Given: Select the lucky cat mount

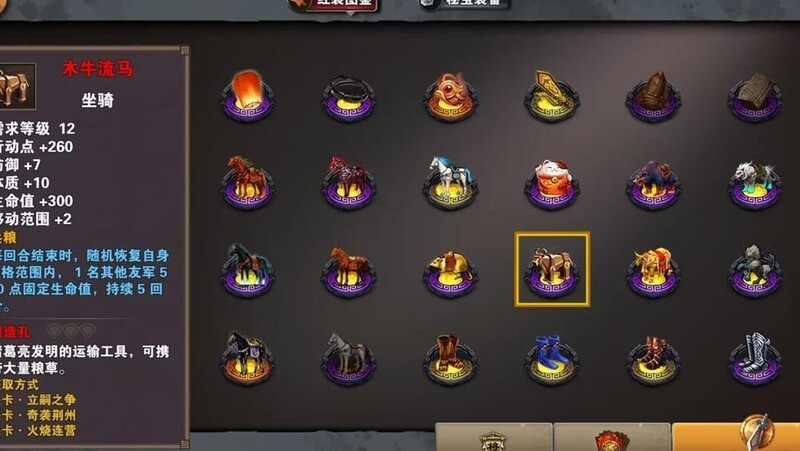Looking at the screenshot, I should pyautogui.click(x=551, y=181).
